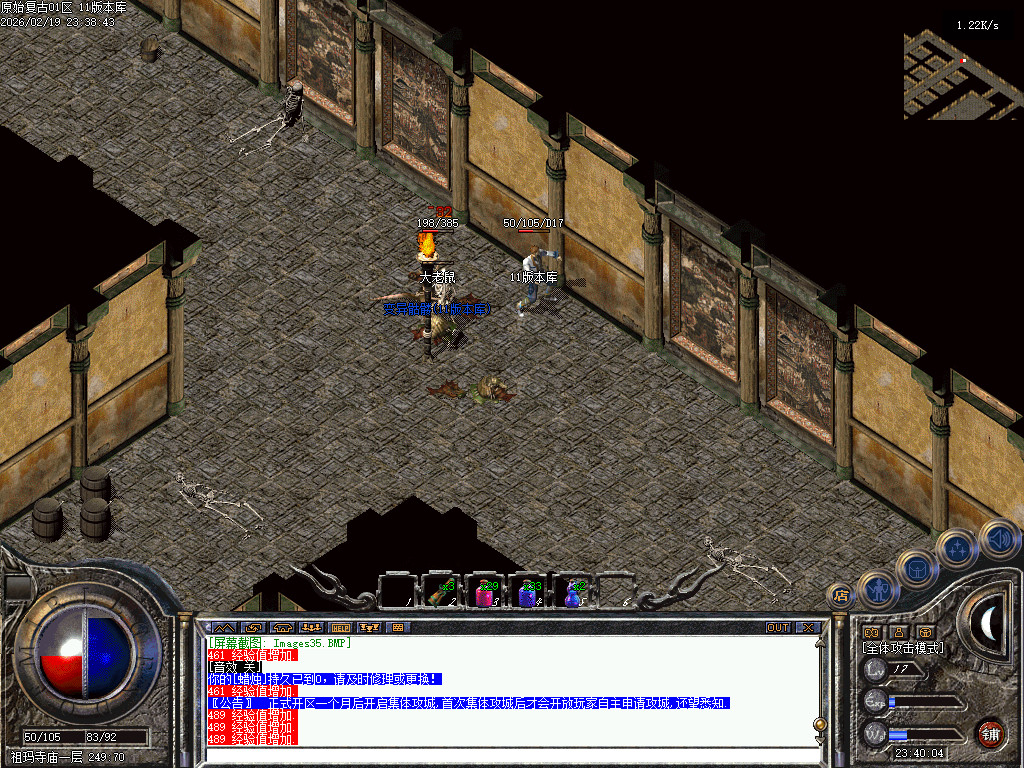Open the shop via the gold 店 button
Viewport: 1024px width, 768px height.
[x=841, y=595]
